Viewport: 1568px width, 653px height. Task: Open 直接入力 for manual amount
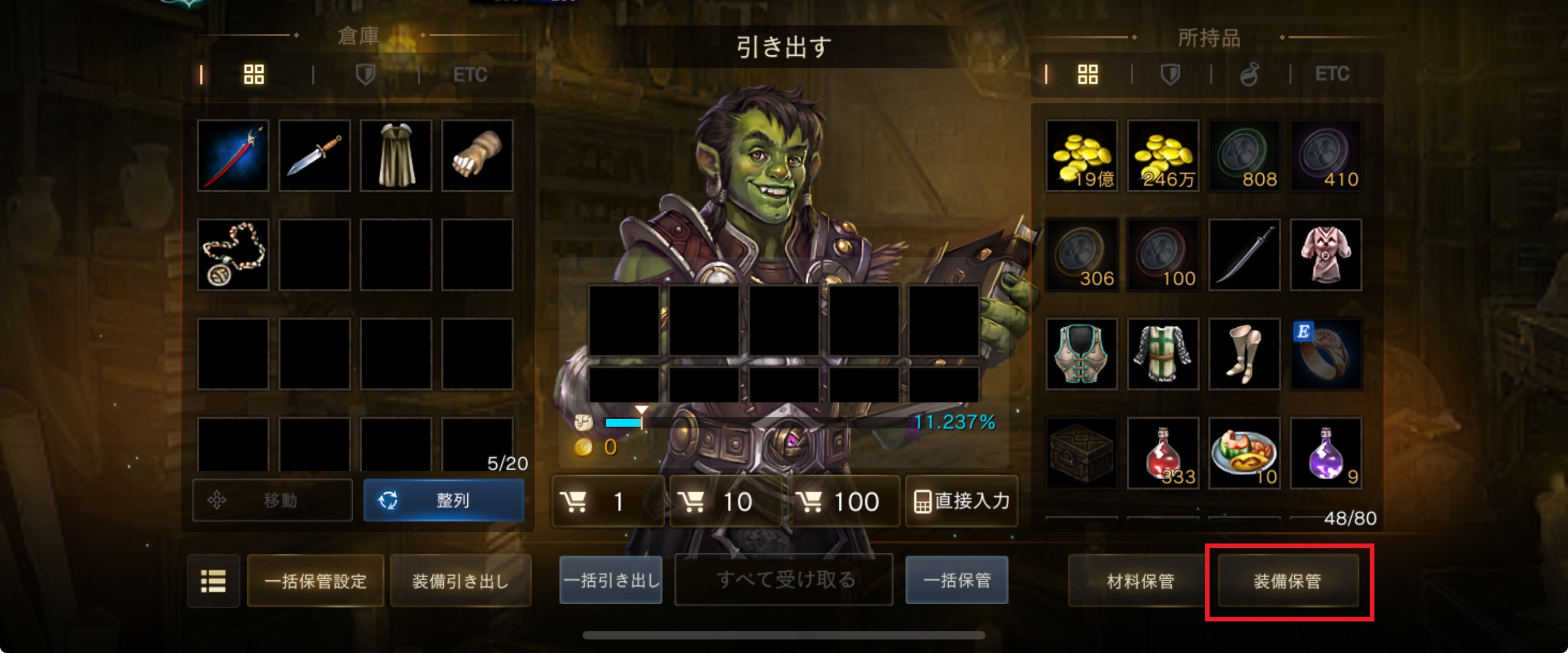point(961,502)
